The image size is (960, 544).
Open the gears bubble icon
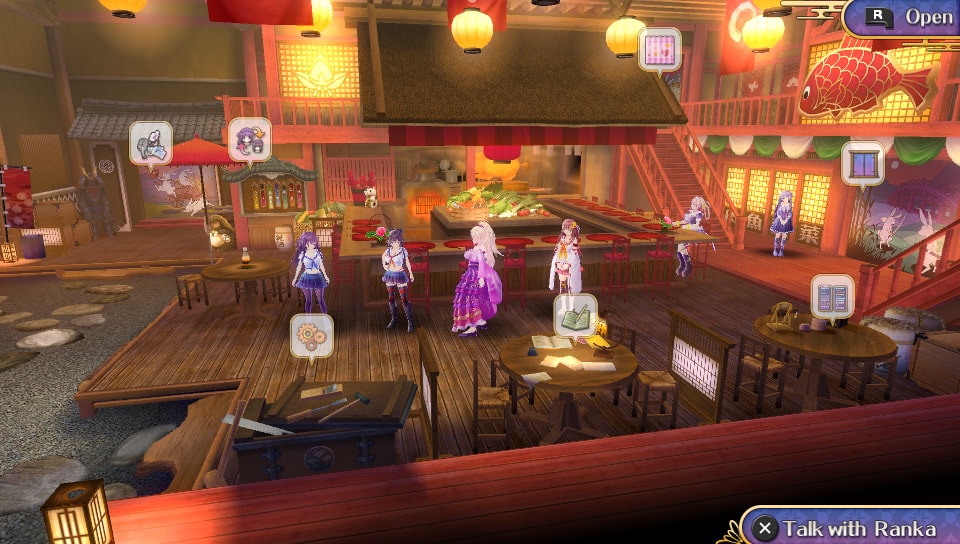311,335
